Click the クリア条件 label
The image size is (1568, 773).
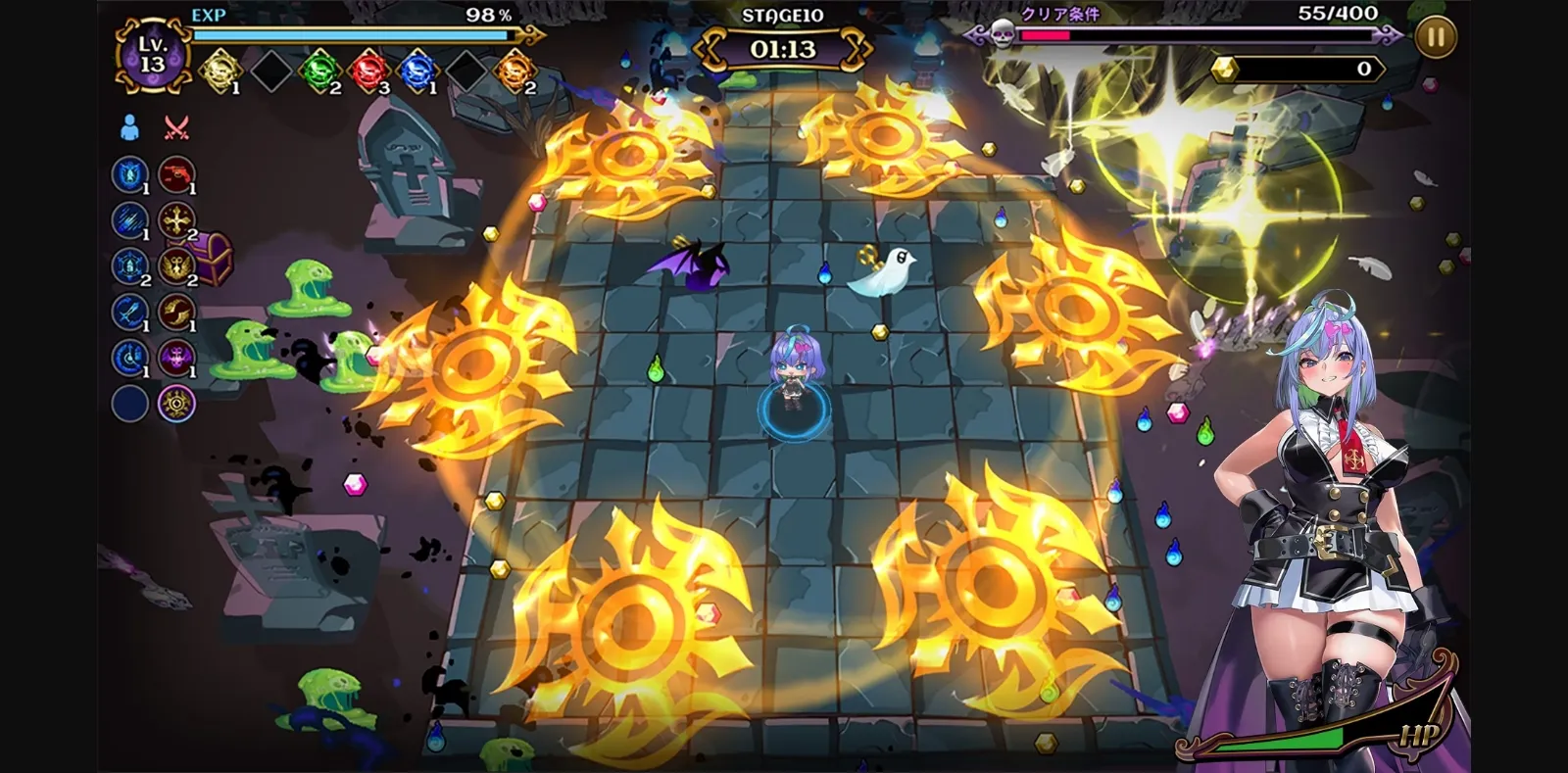1061,15
